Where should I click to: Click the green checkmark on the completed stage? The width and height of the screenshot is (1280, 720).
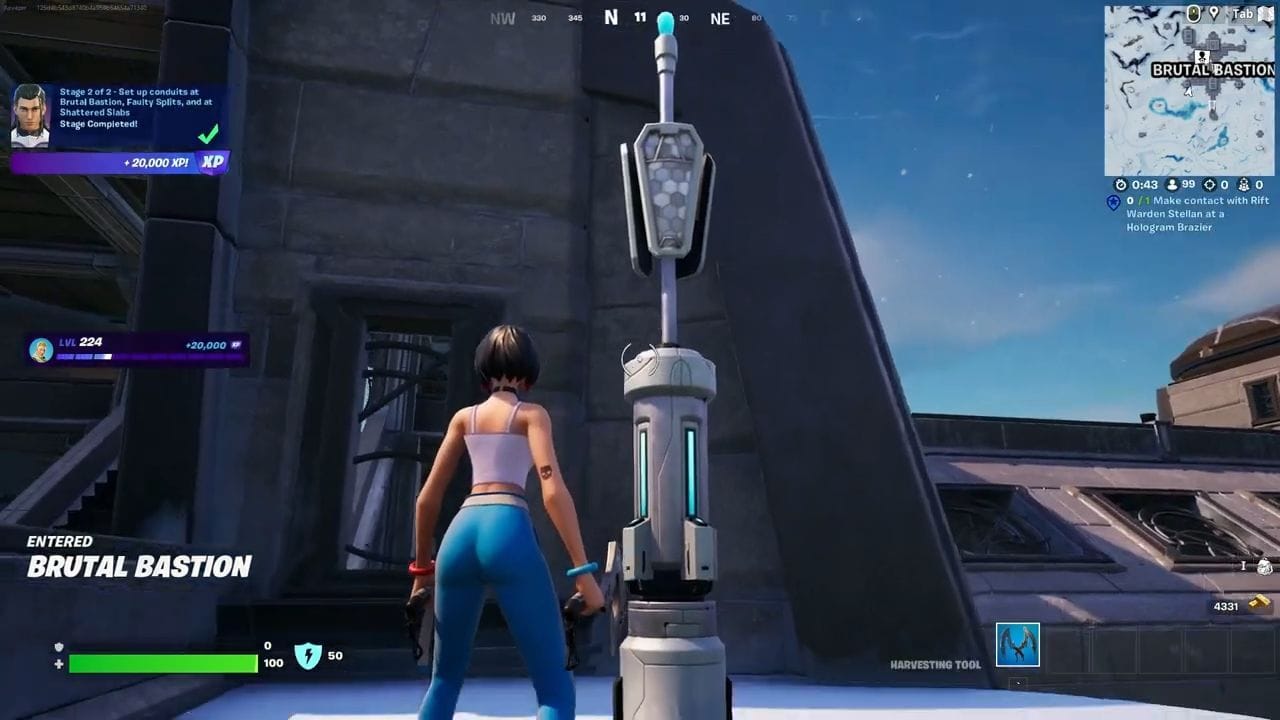pos(207,136)
